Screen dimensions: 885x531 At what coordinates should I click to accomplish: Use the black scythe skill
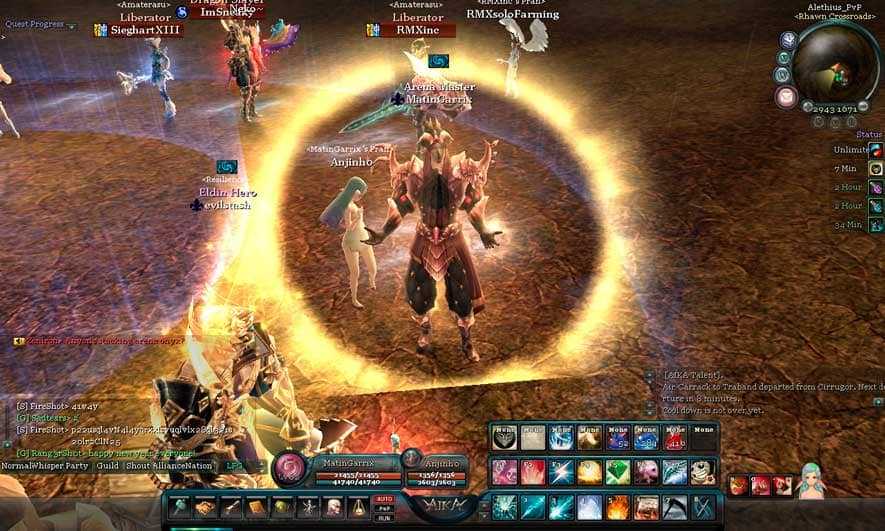(x=675, y=507)
